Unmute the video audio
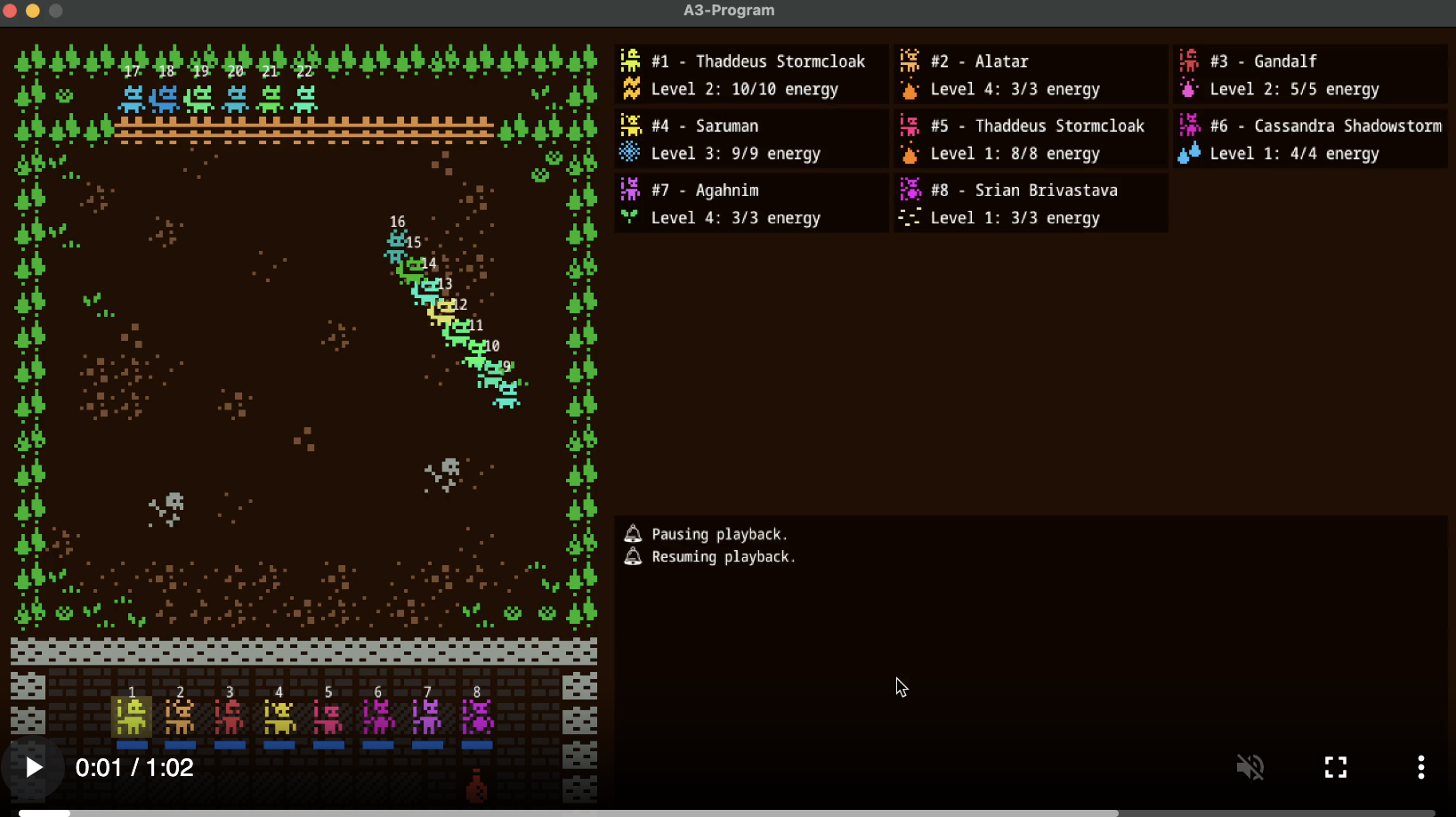Image resolution: width=1456 pixels, height=817 pixels. coord(1250,767)
